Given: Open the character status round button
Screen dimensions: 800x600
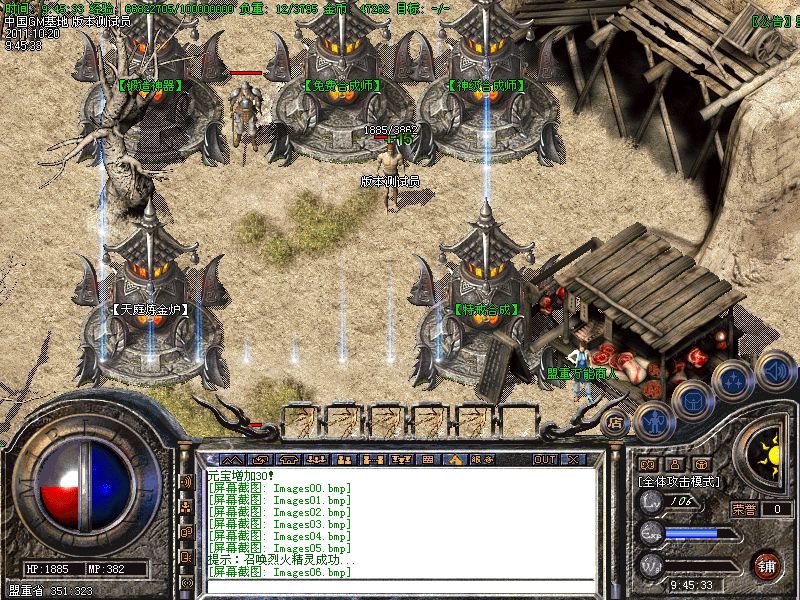Looking at the screenshot, I should pos(652,422).
